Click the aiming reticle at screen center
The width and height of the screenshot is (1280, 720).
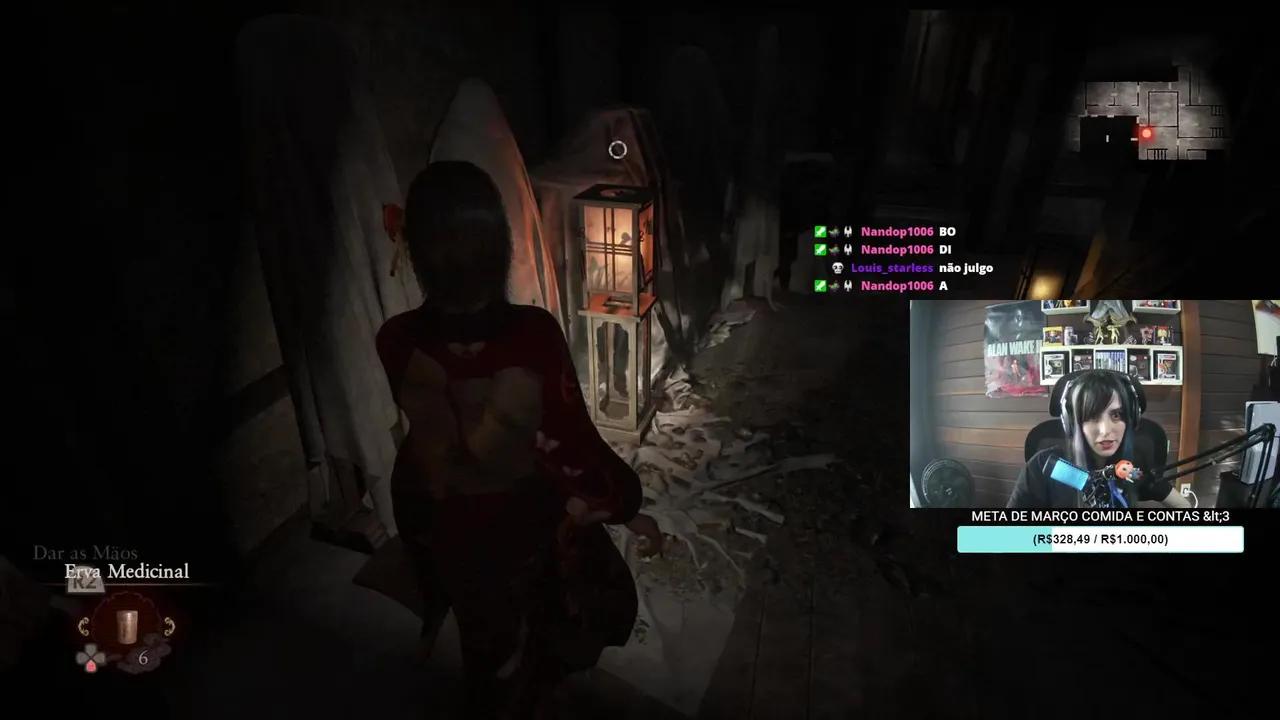tap(617, 150)
